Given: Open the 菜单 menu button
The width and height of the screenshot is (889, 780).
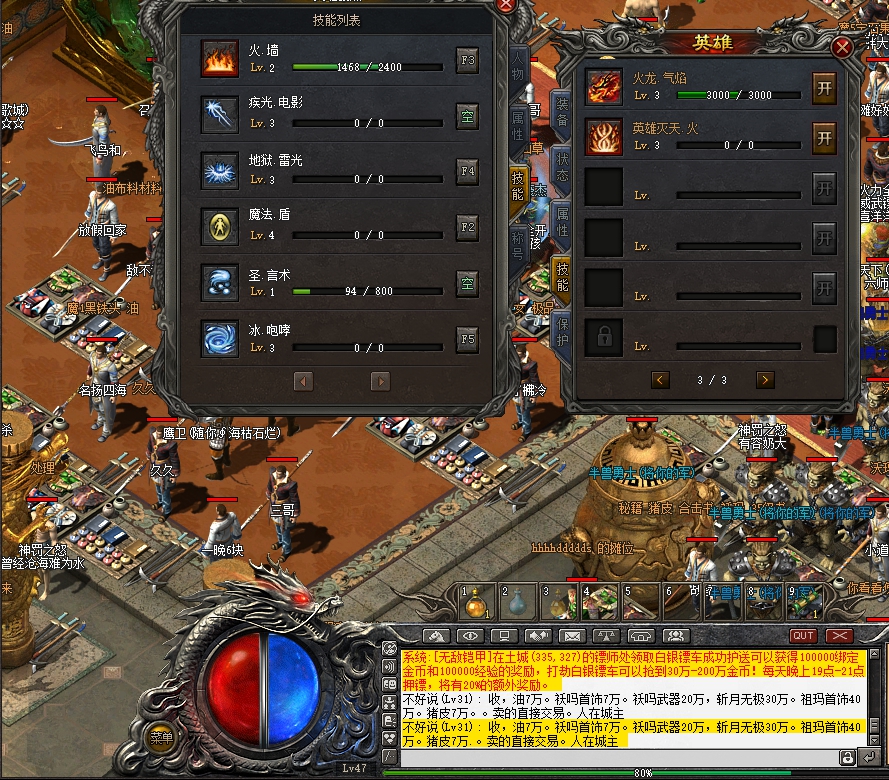Looking at the screenshot, I should pos(161,738).
